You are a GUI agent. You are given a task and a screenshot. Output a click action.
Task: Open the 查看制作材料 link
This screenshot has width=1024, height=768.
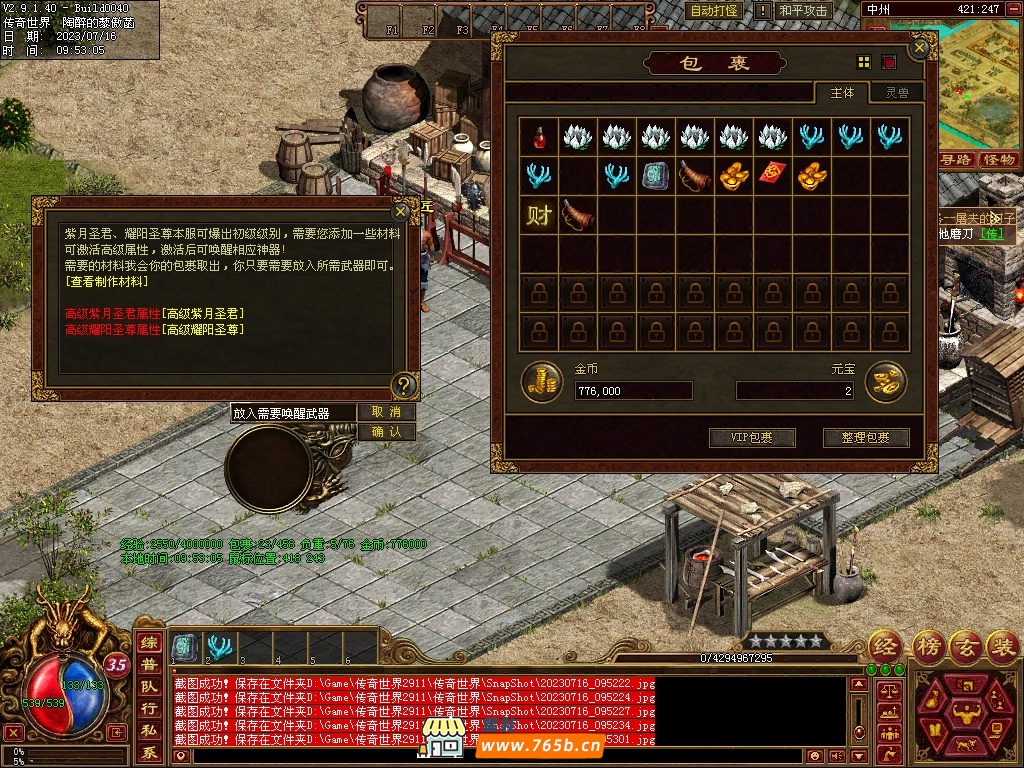pos(106,282)
